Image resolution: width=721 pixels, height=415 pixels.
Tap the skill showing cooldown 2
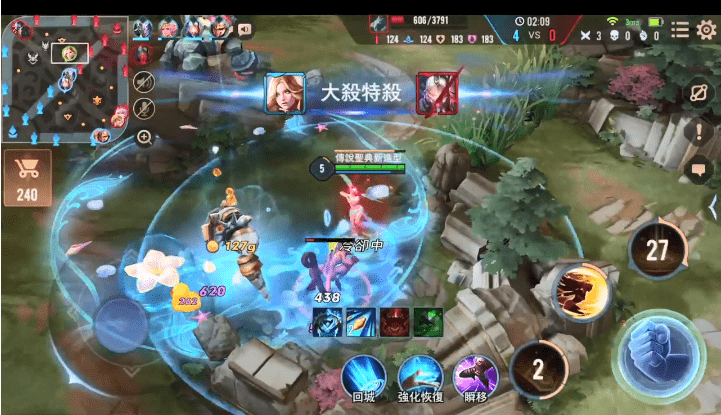[x=538, y=369]
